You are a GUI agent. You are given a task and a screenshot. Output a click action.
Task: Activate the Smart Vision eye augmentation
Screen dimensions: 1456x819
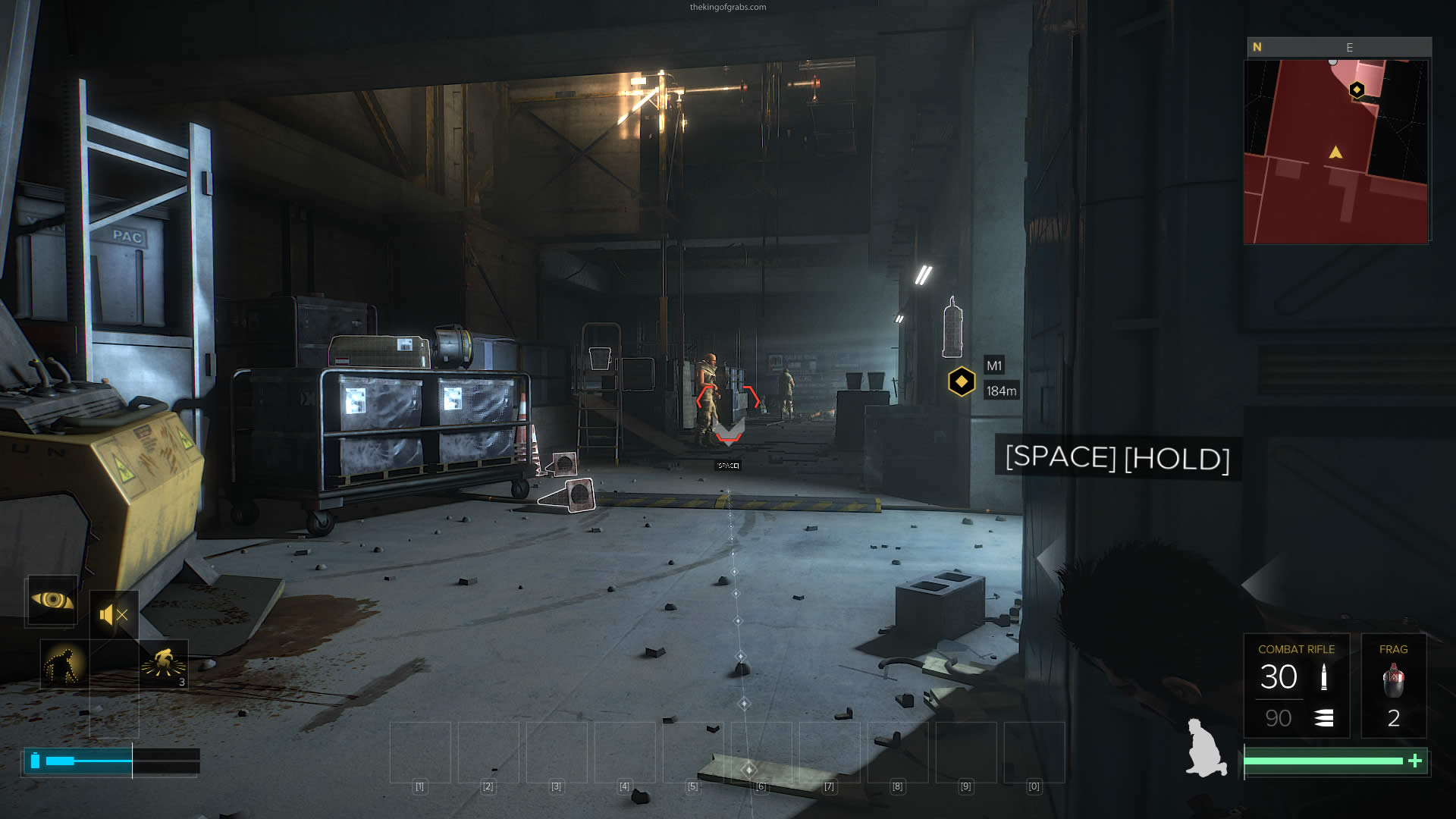(52, 601)
